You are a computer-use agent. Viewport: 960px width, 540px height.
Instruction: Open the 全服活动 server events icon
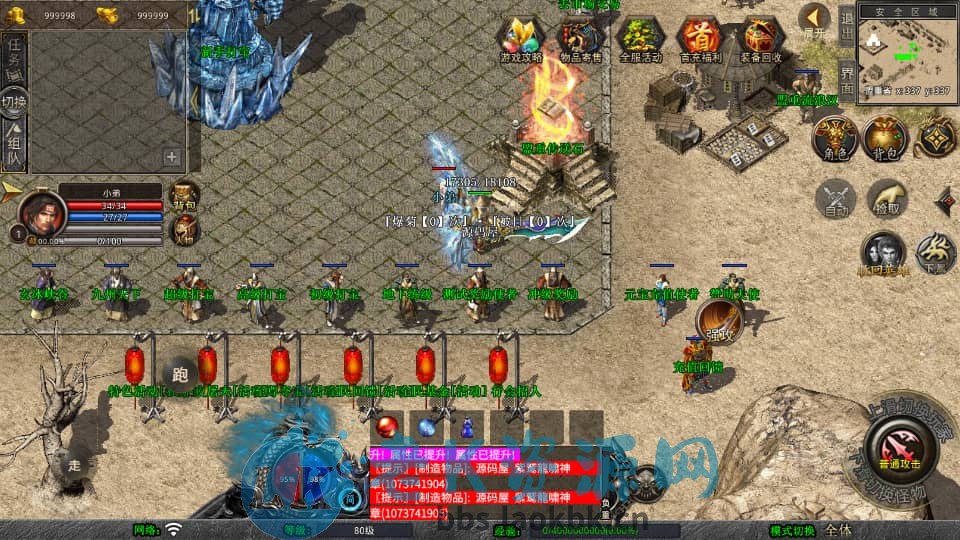click(640, 38)
